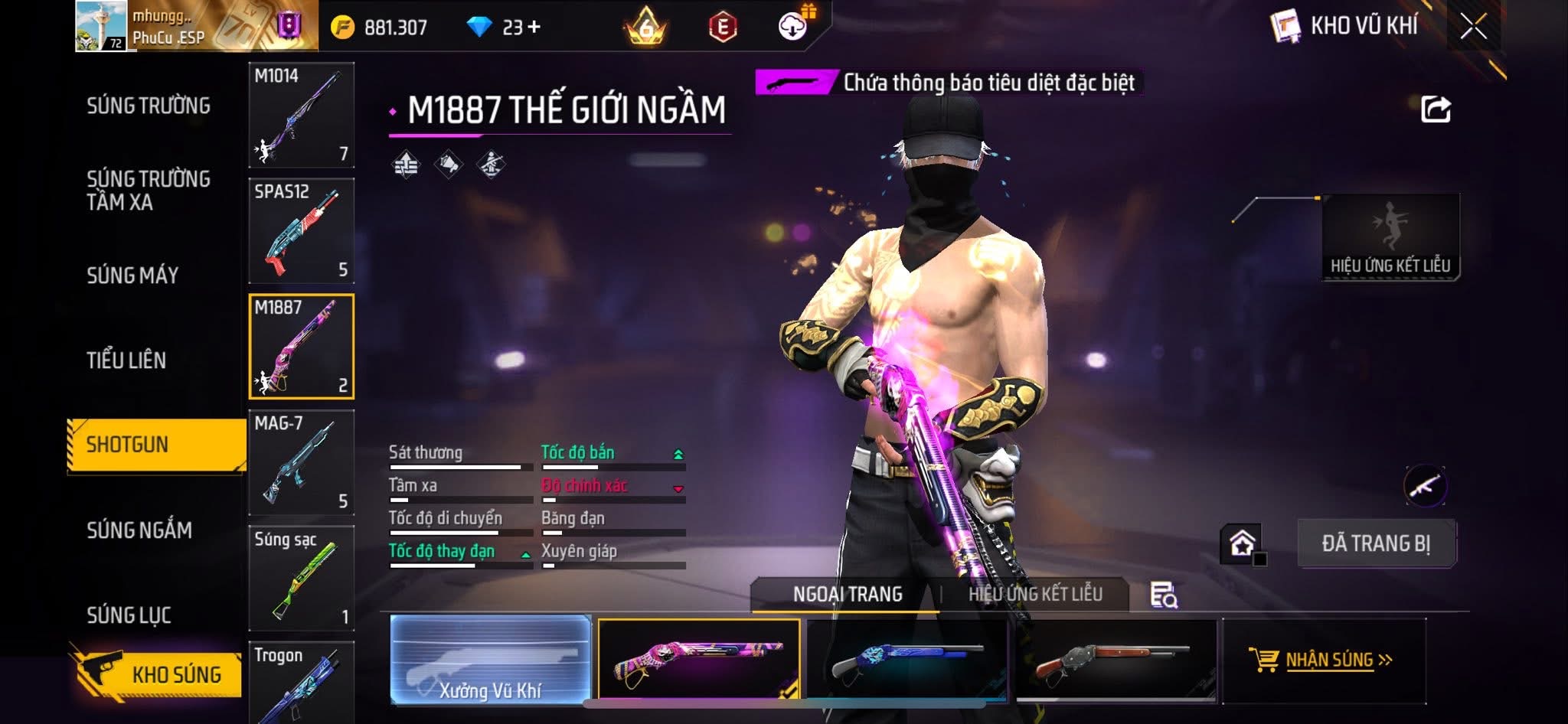Image resolution: width=1568 pixels, height=724 pixels.
Task: Click the share icon
Action: [1436, 109]
